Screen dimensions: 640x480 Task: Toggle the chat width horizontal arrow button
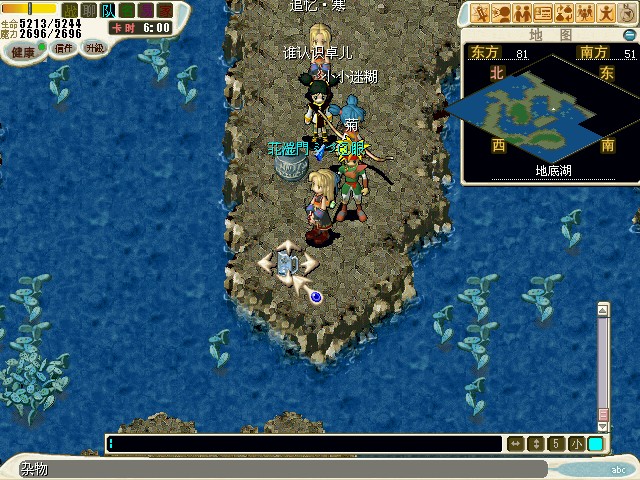[516, 443]
